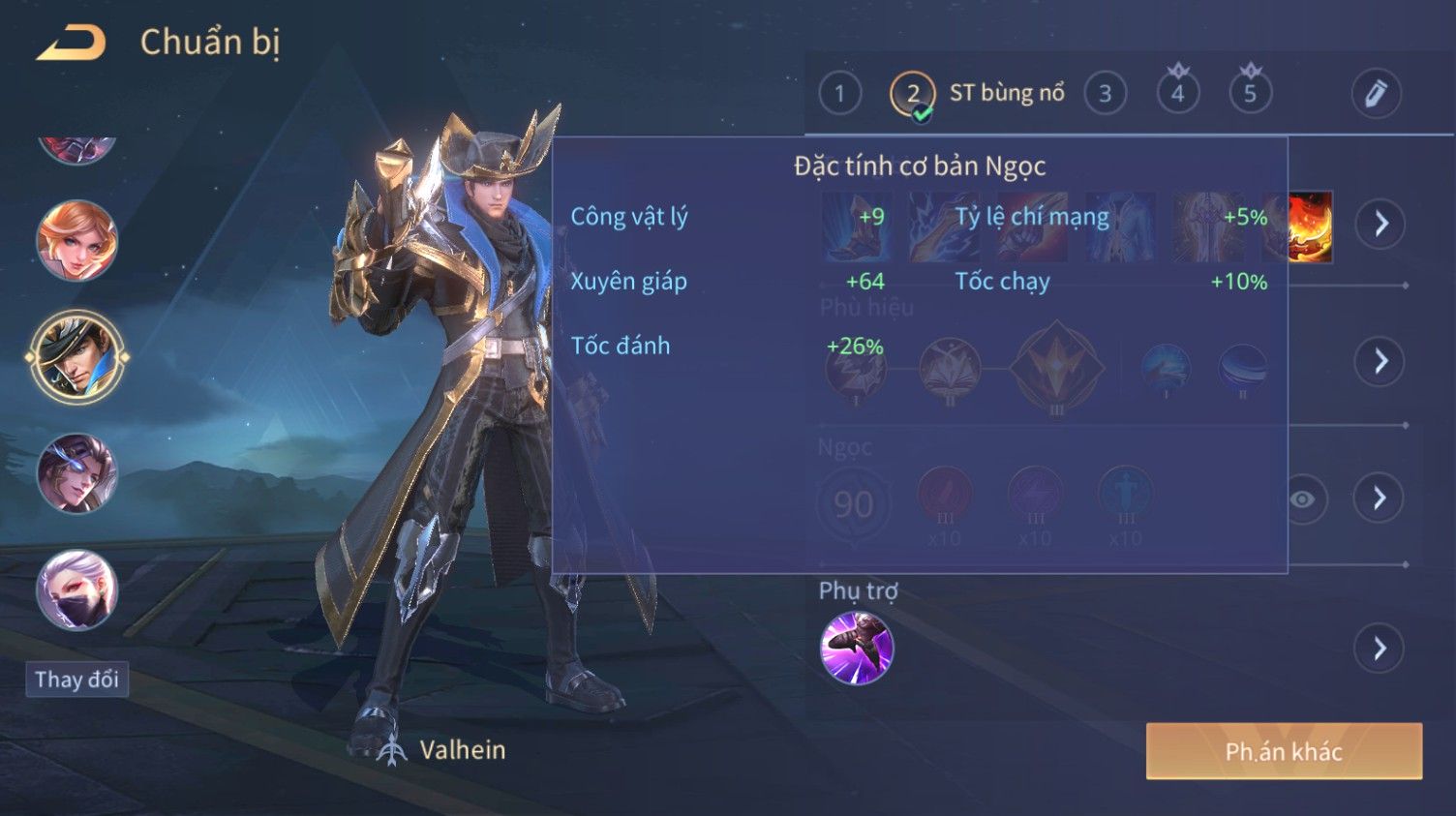Viewport: 1456px width, 816px height.
Task: Select the Valhein hero portrait
Action: (x=76, y=357)
